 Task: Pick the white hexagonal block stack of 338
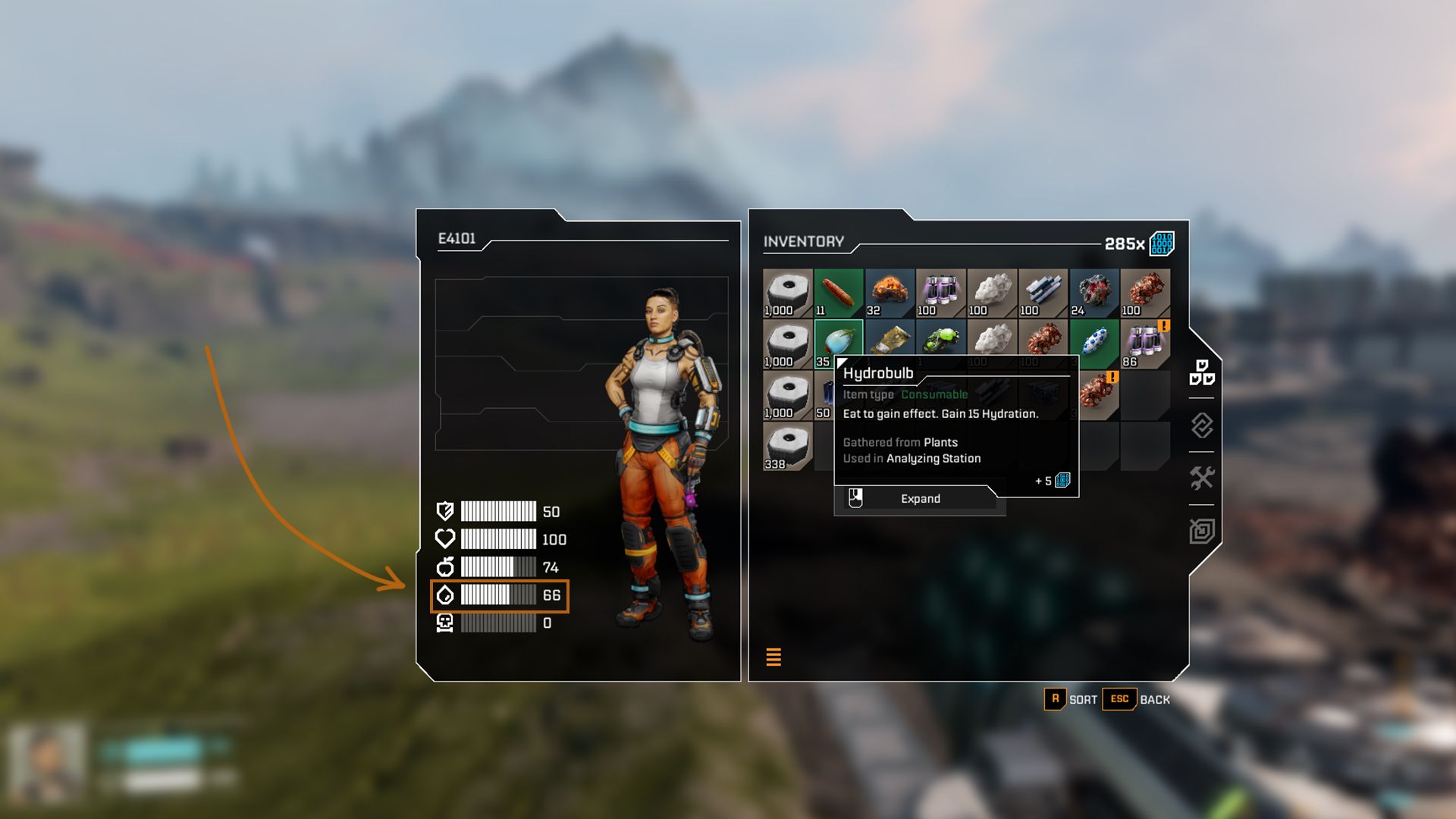[x=787, y=446]
